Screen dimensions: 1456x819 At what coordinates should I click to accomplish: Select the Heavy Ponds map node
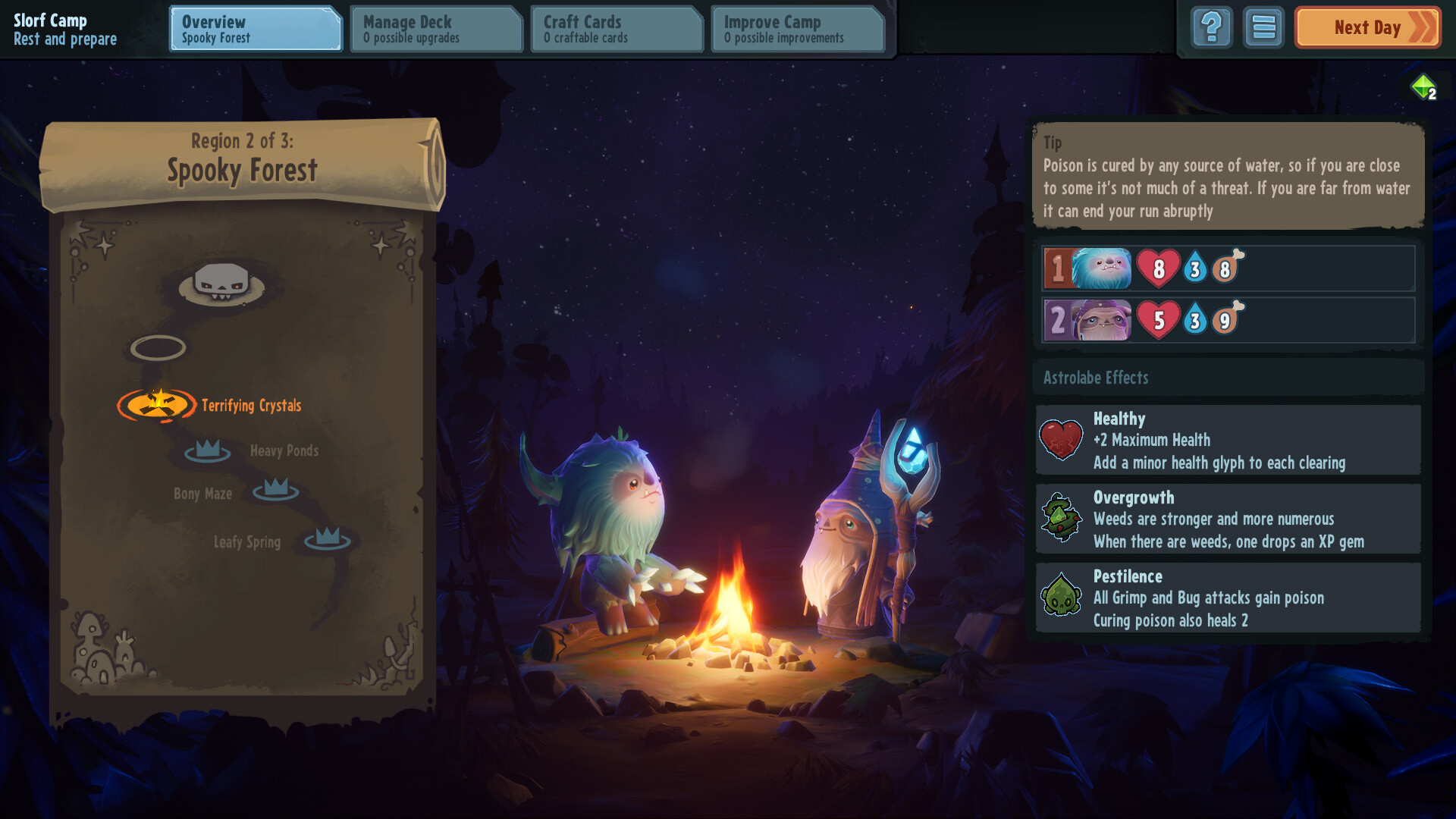(x=206, y=451)
